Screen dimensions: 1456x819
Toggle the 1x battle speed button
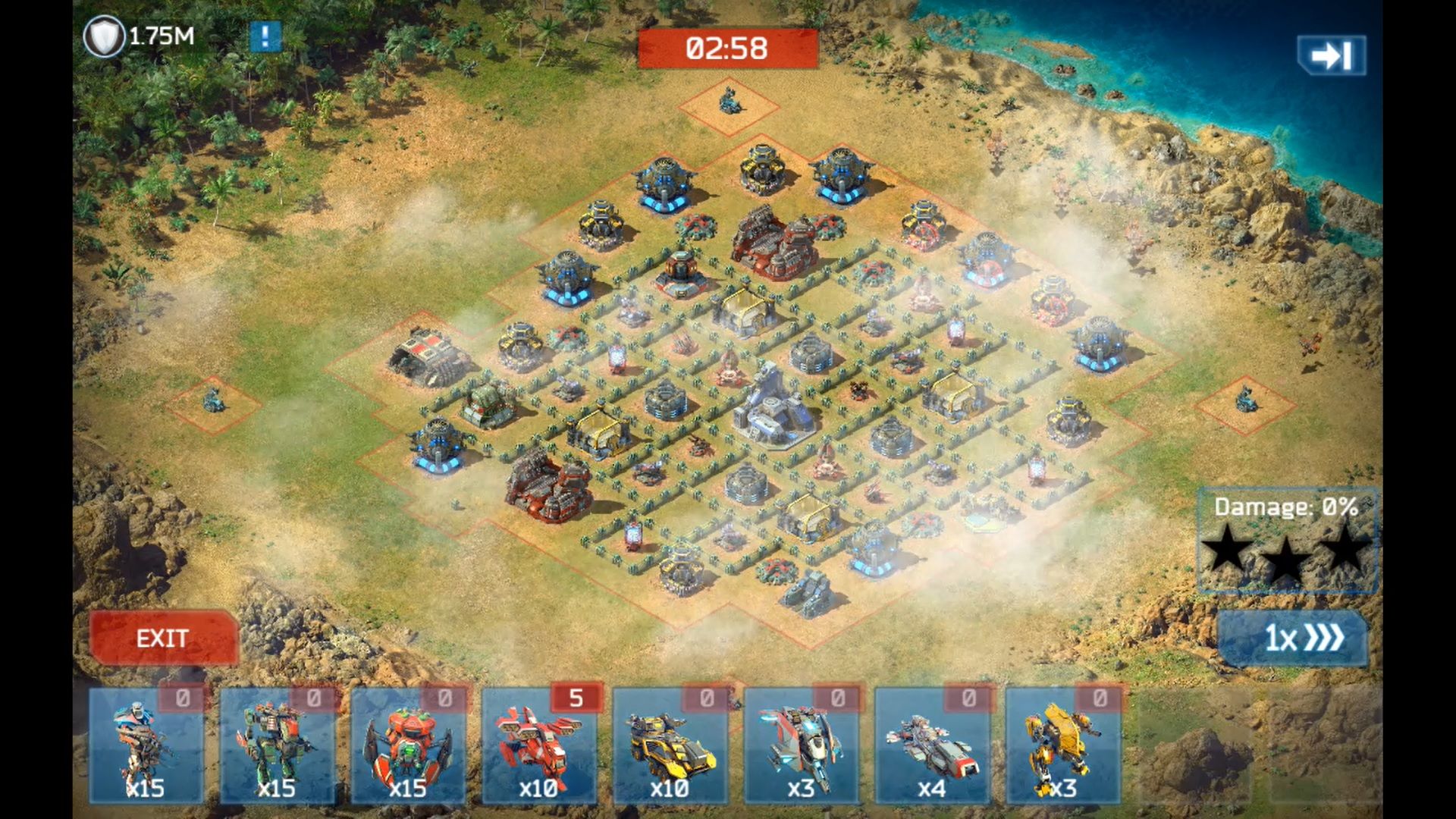click(x=1294, y=638)
